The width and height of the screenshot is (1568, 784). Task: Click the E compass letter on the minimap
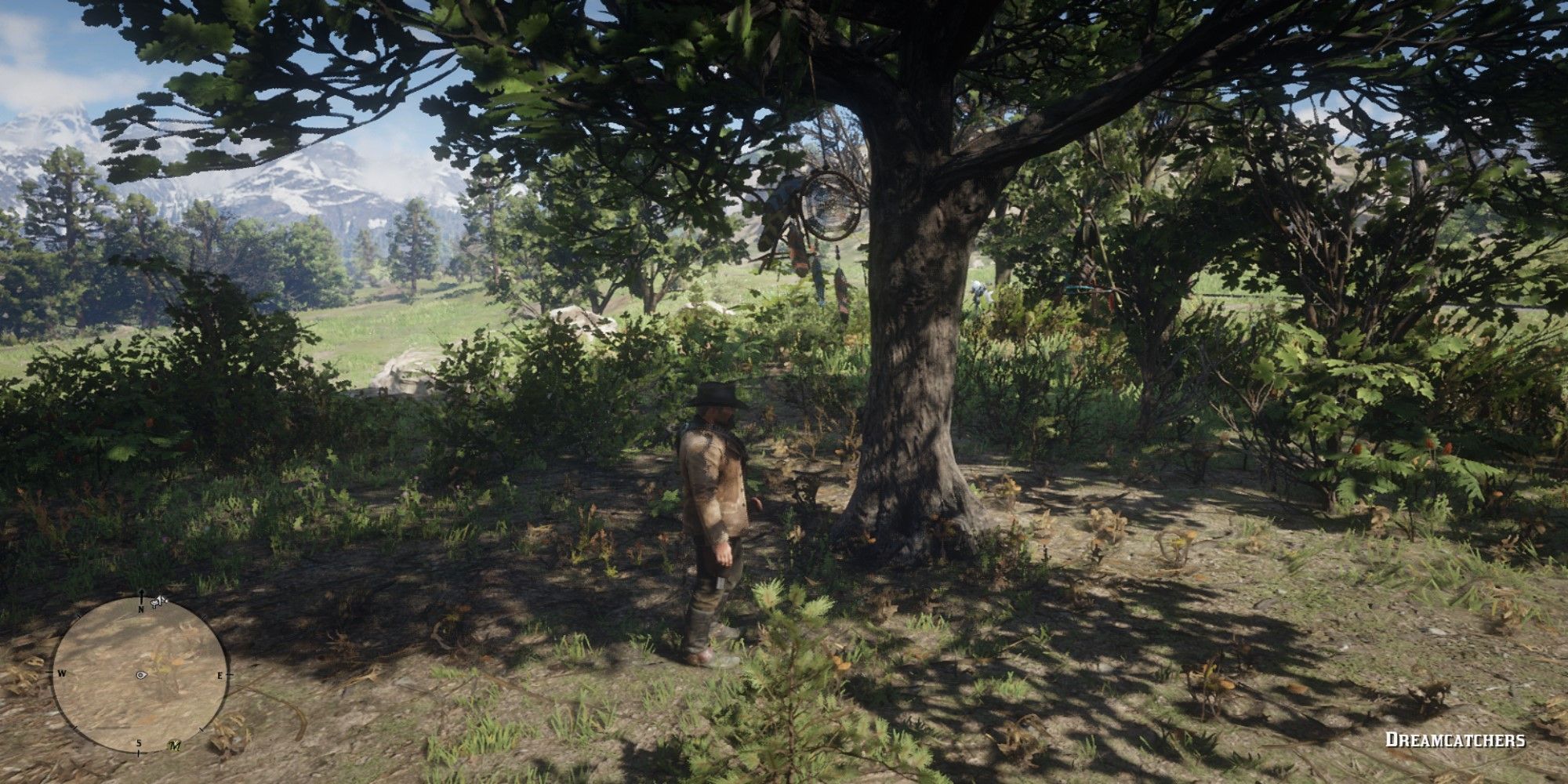click(220, 675)
